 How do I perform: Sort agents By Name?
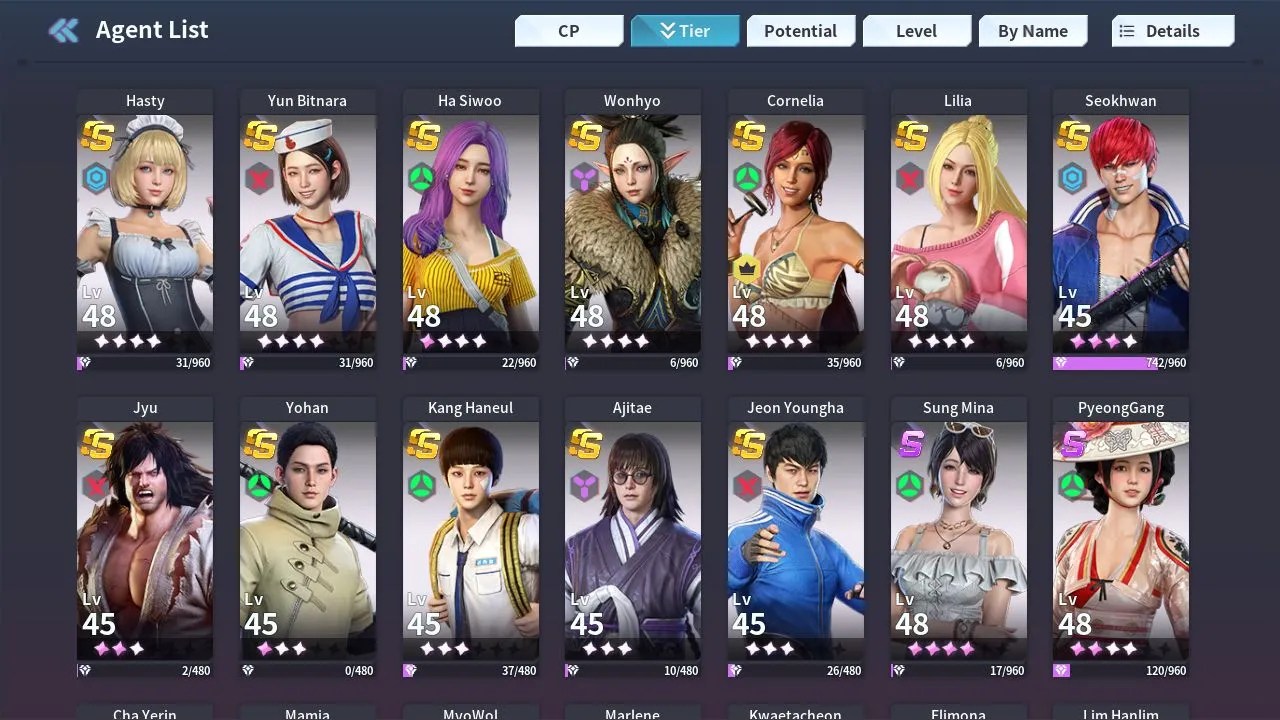click(1032, 31)
